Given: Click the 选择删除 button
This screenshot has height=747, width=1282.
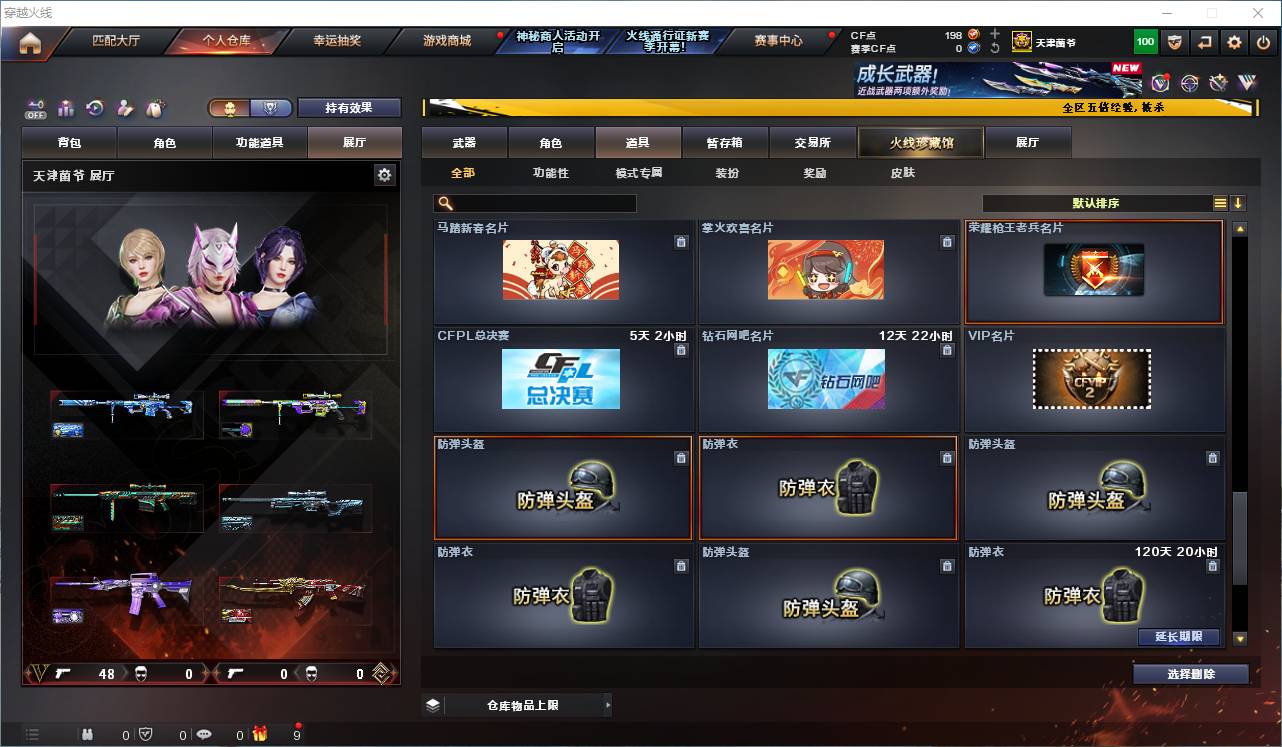Looking at the screenshot, I should 1190,673.
